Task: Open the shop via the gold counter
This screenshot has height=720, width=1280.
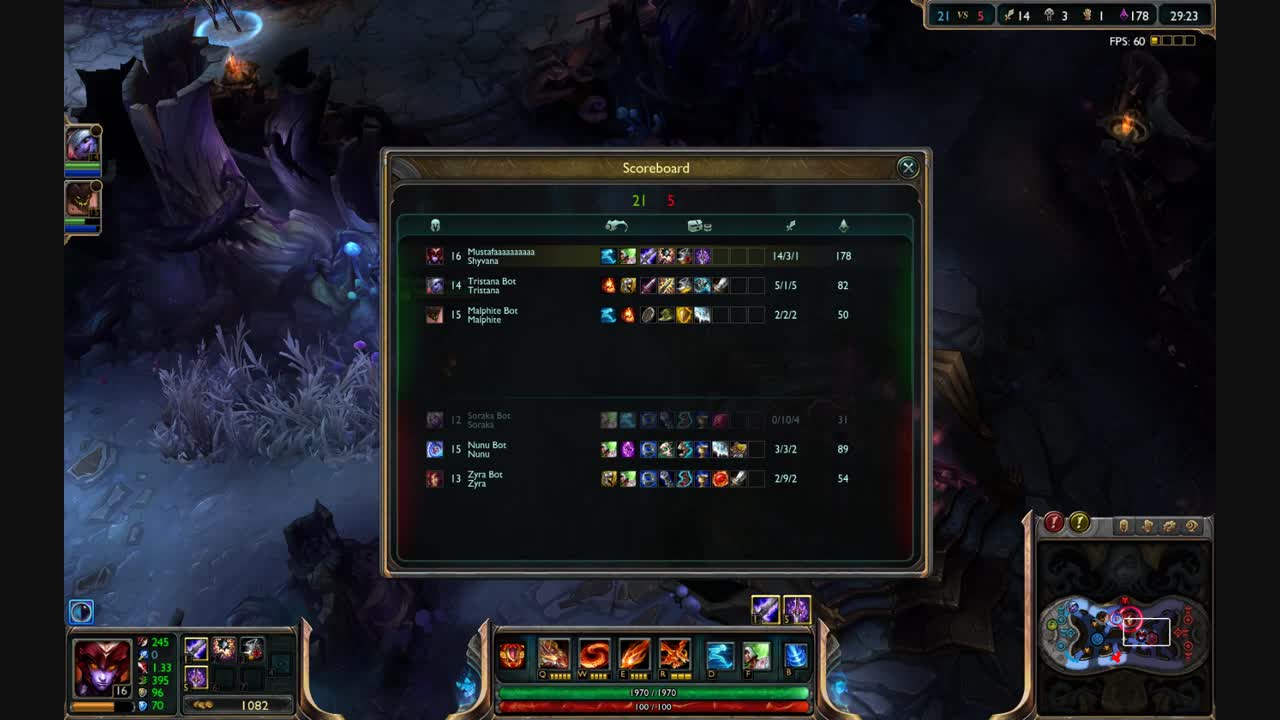Action: pos(242,705)
